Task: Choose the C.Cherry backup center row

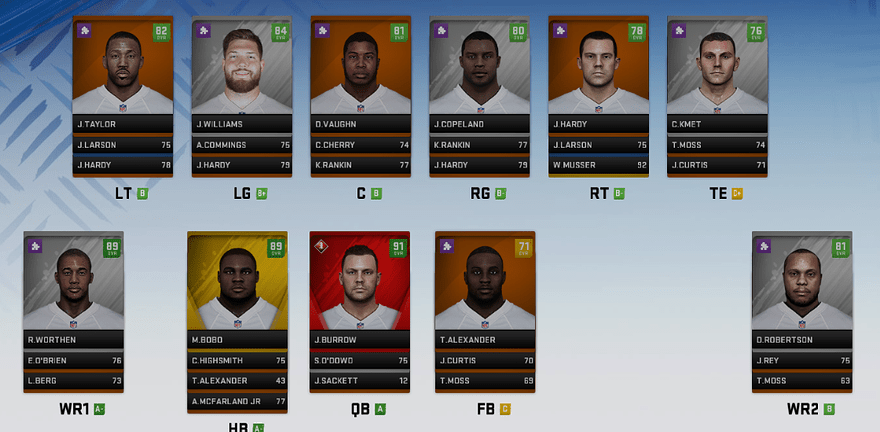Action: (360, 145)
